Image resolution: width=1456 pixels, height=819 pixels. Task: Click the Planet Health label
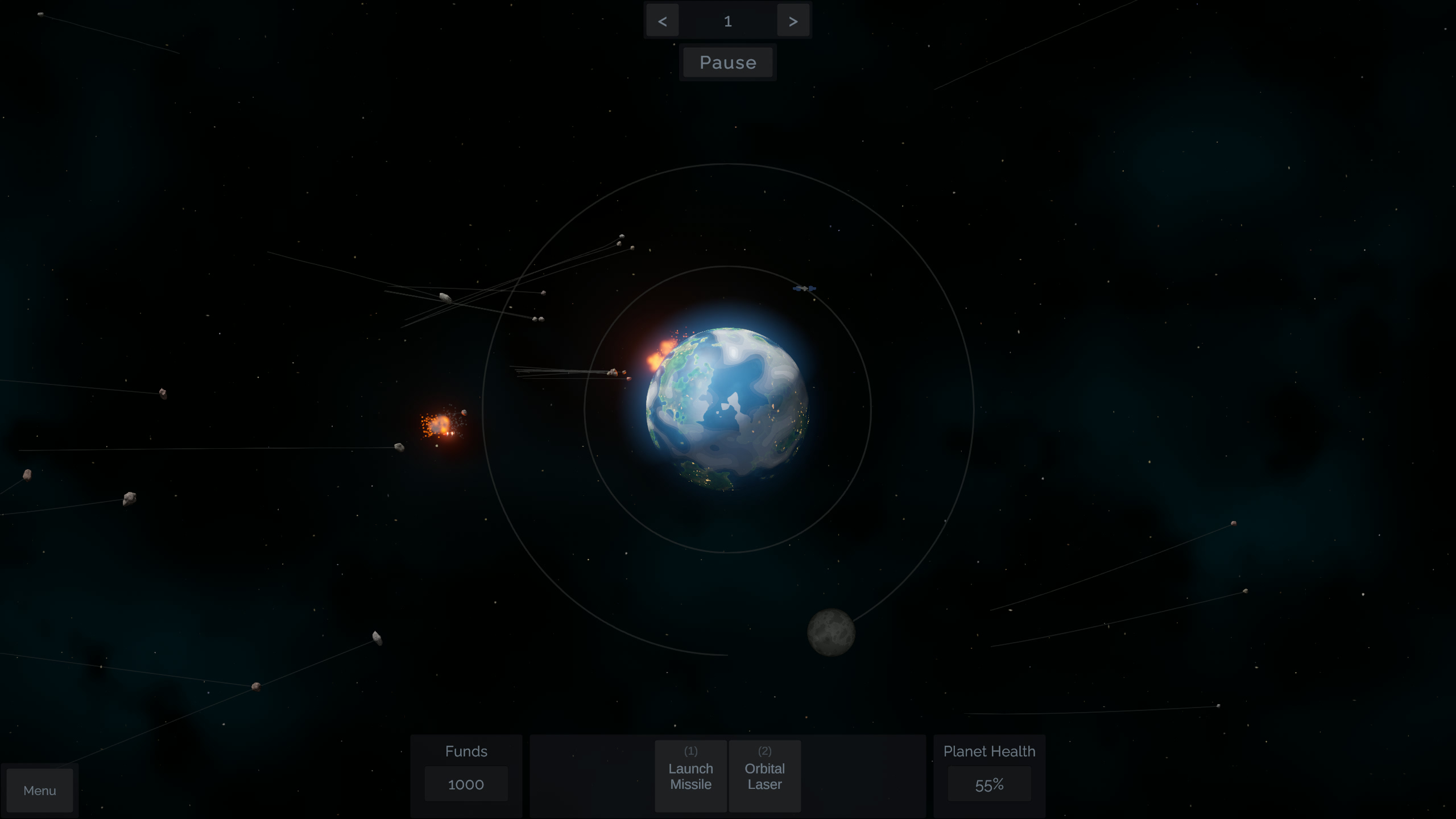pyautogui.click(x=990, y=751)
